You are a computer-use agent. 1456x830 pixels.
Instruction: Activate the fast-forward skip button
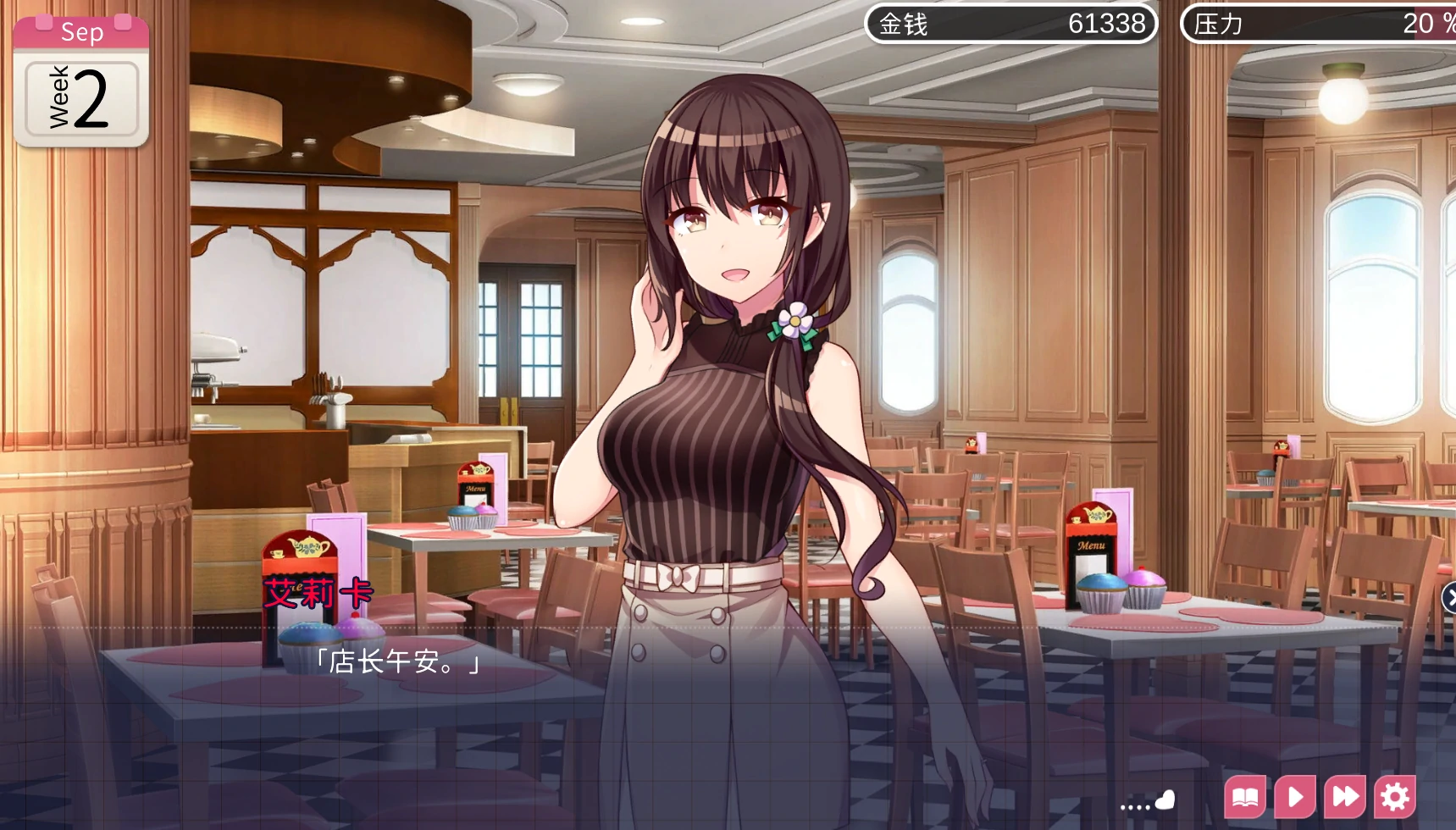point(1345,797)
